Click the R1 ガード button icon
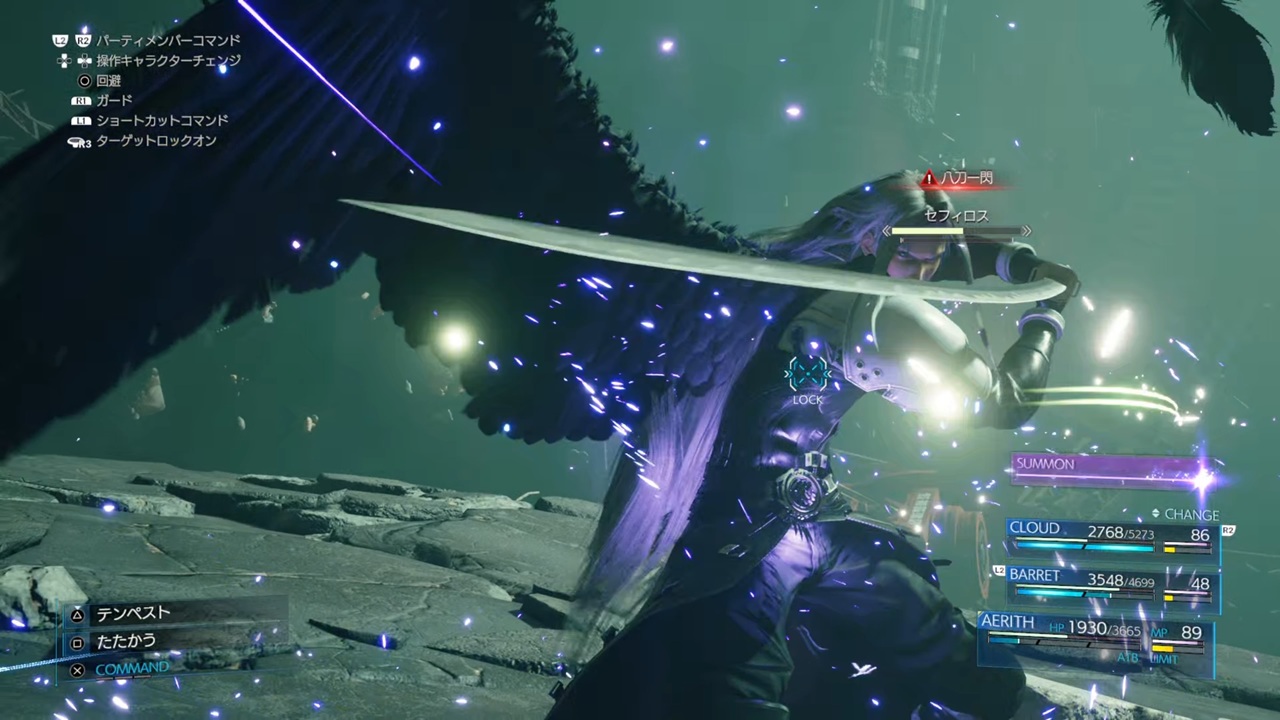Image resolution: width=1280 pixels, height=720 pixels. (x=82, y=100)
